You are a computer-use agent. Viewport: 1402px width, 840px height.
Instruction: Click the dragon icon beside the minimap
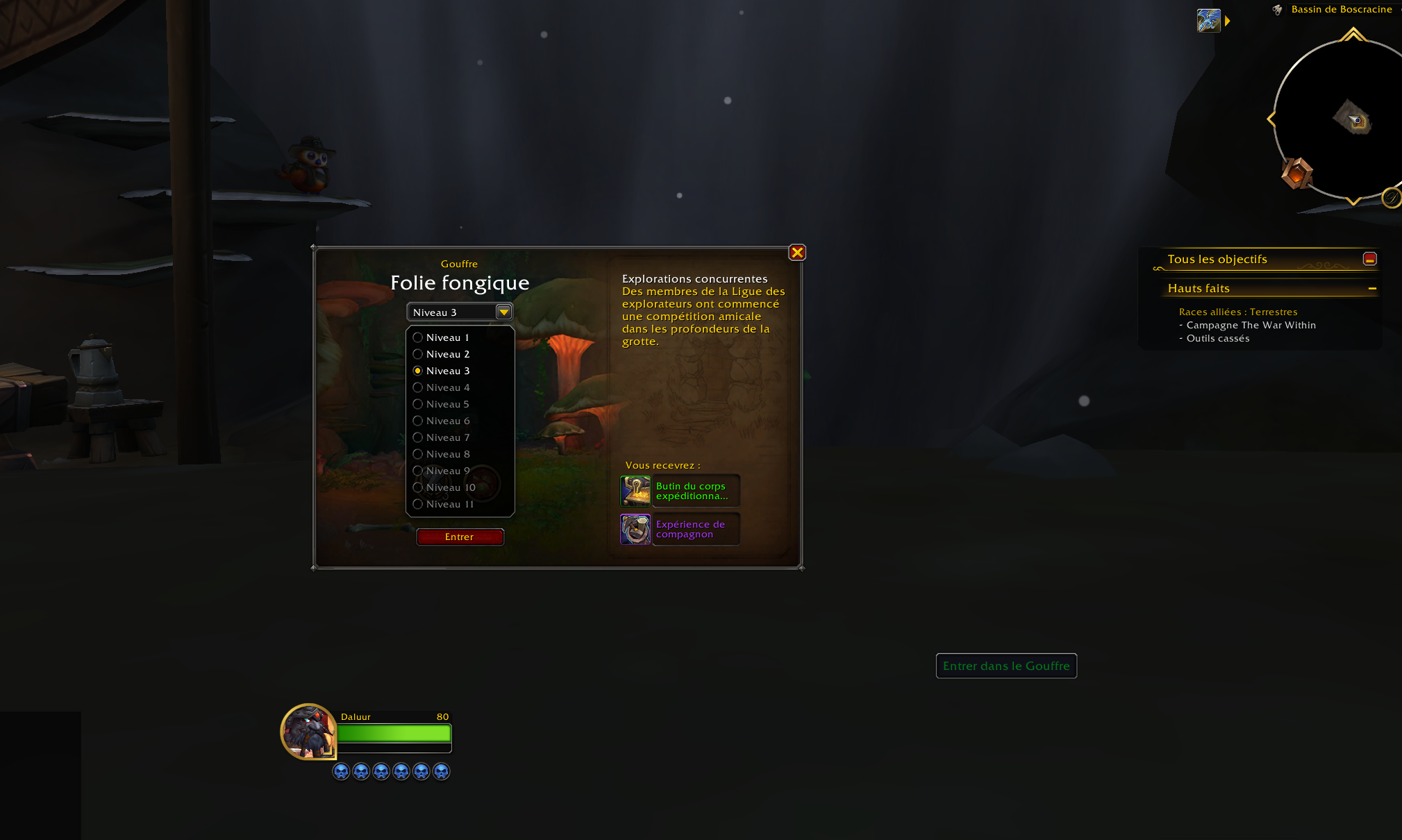coord(1208,21)
